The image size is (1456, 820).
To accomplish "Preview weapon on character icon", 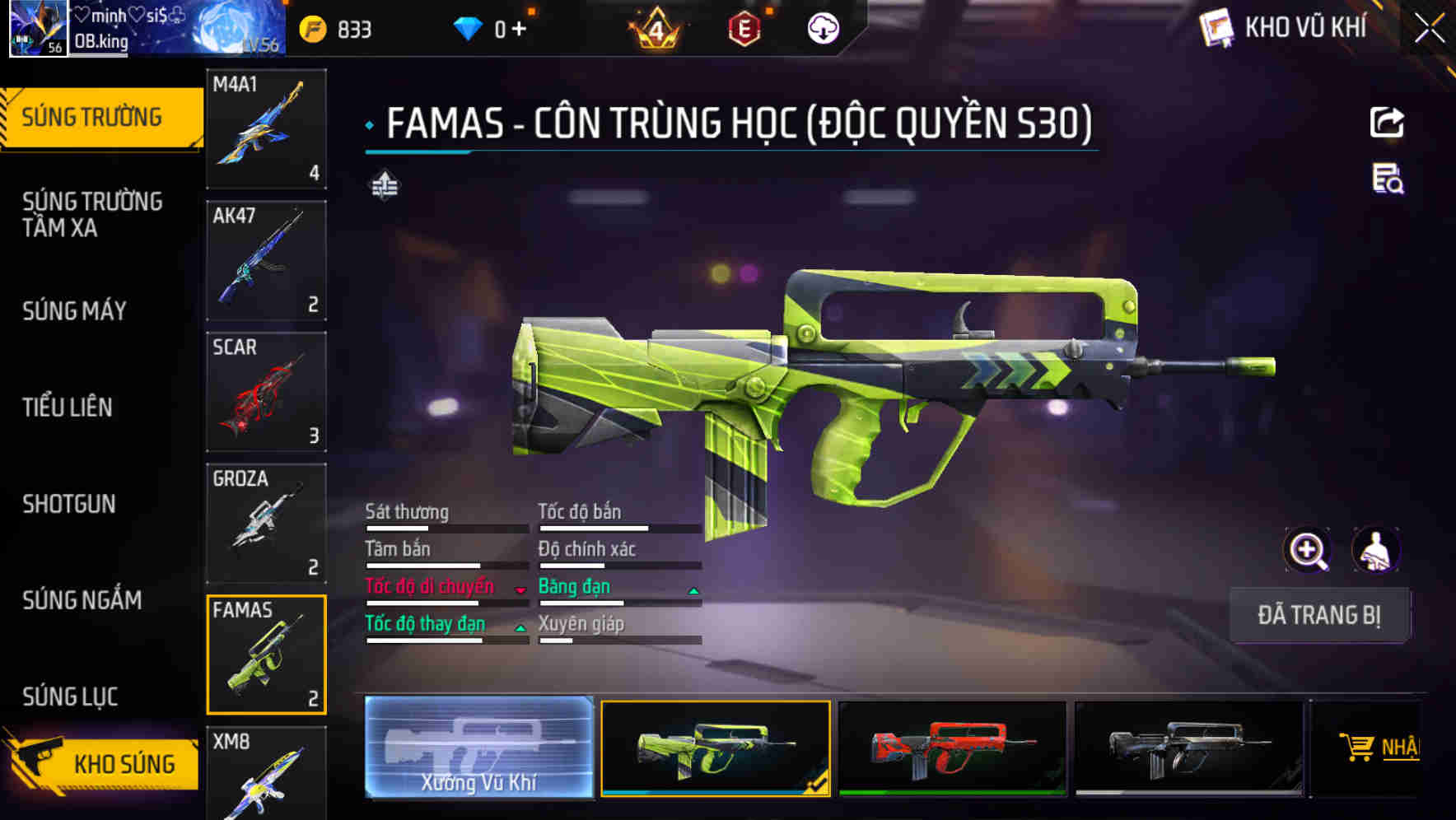I will coord(1375,550).
